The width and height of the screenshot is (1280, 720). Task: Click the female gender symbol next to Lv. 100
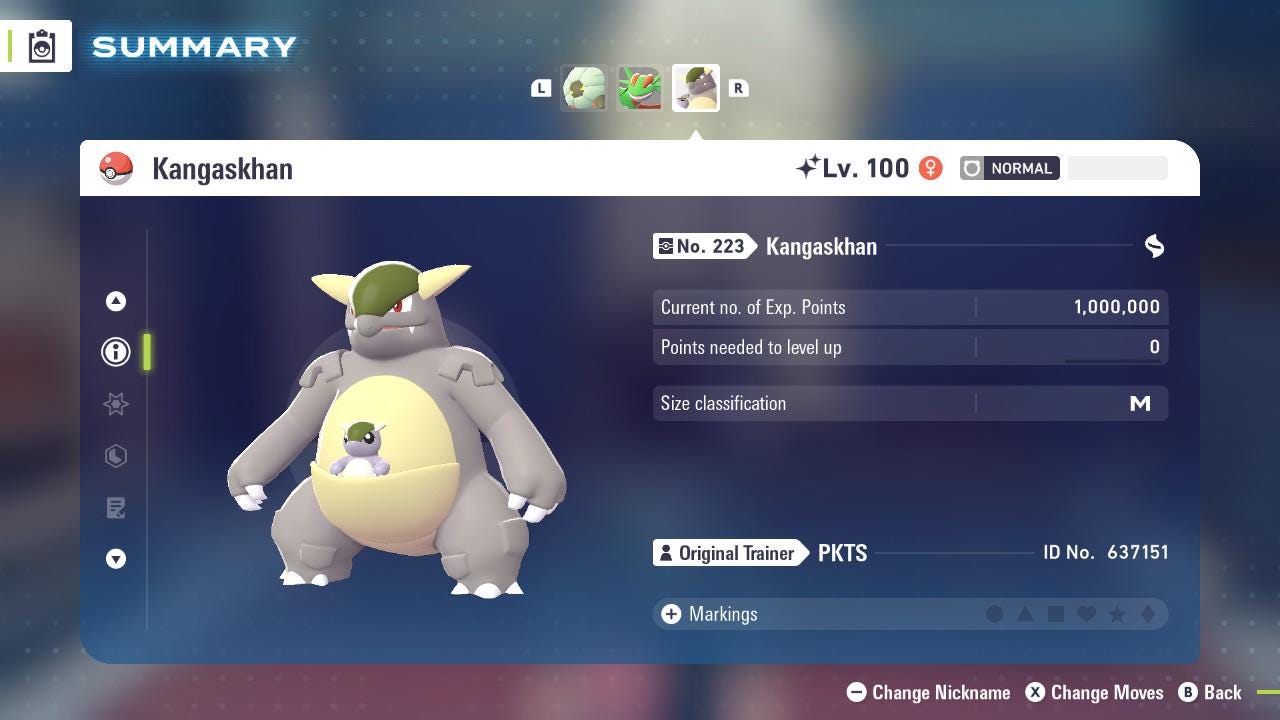(930, 168)
